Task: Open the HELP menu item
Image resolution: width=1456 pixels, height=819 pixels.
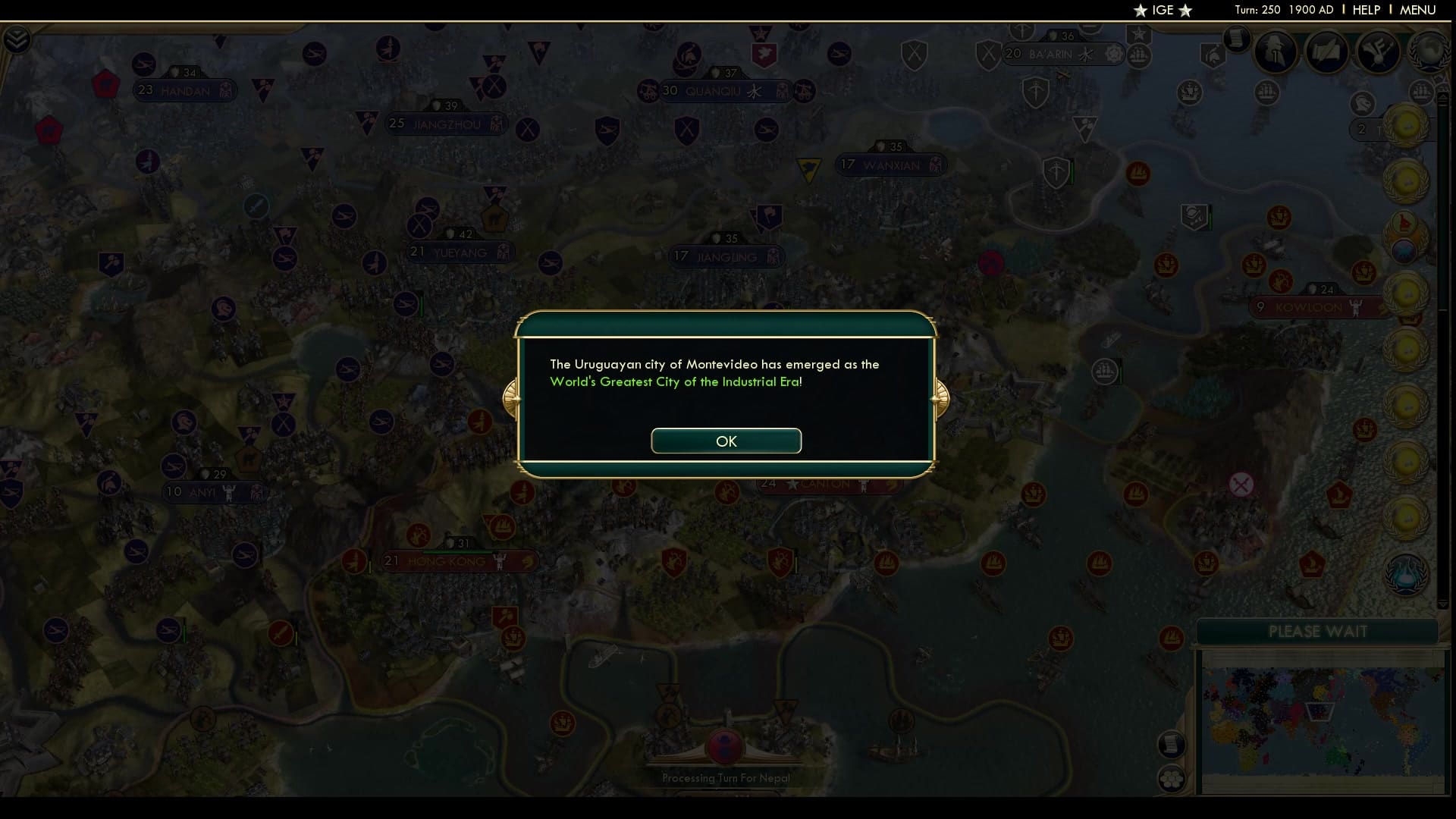Action: (1365, 10)
